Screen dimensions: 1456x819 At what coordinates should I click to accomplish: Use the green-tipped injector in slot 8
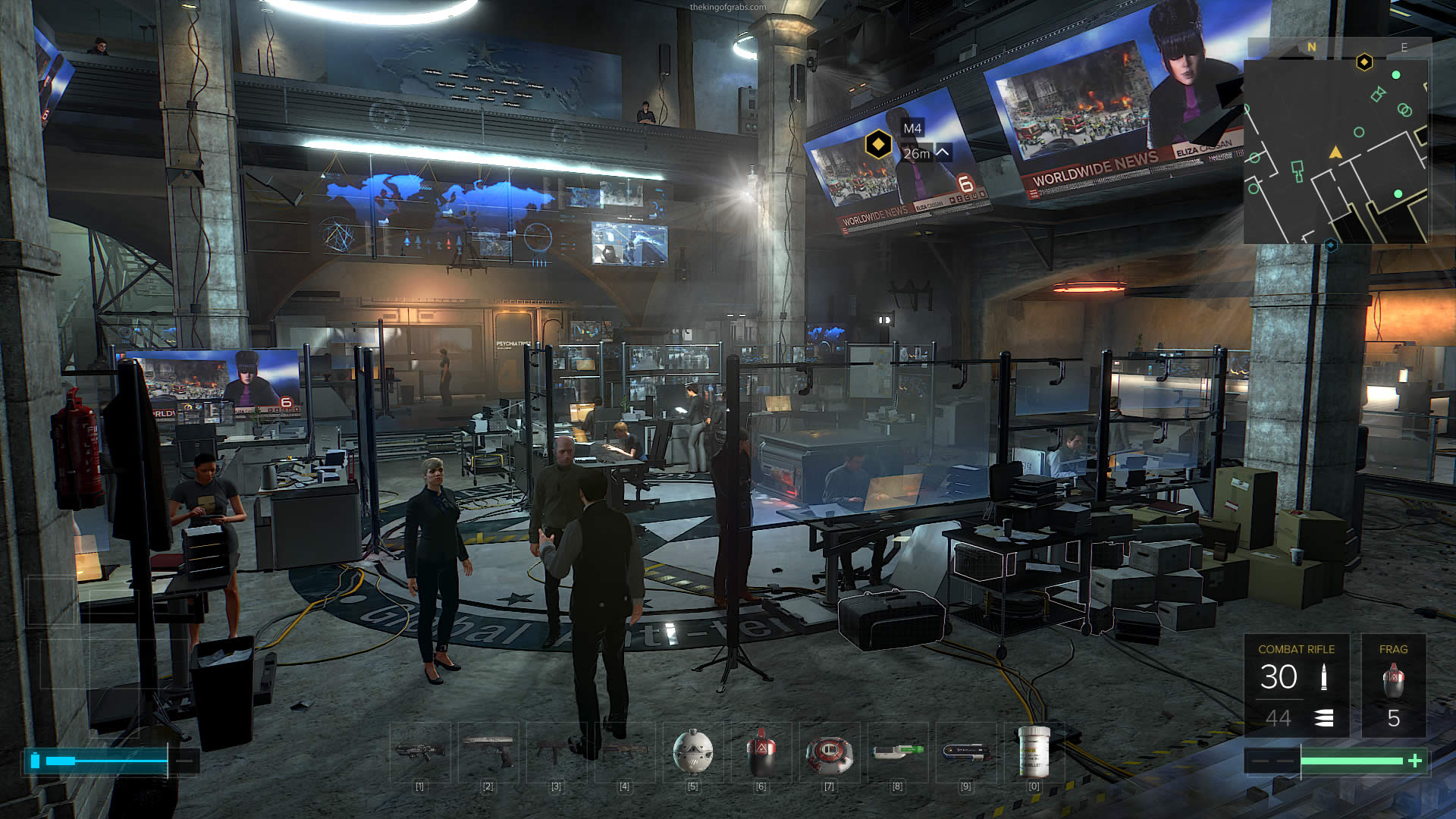coord(898,752)
